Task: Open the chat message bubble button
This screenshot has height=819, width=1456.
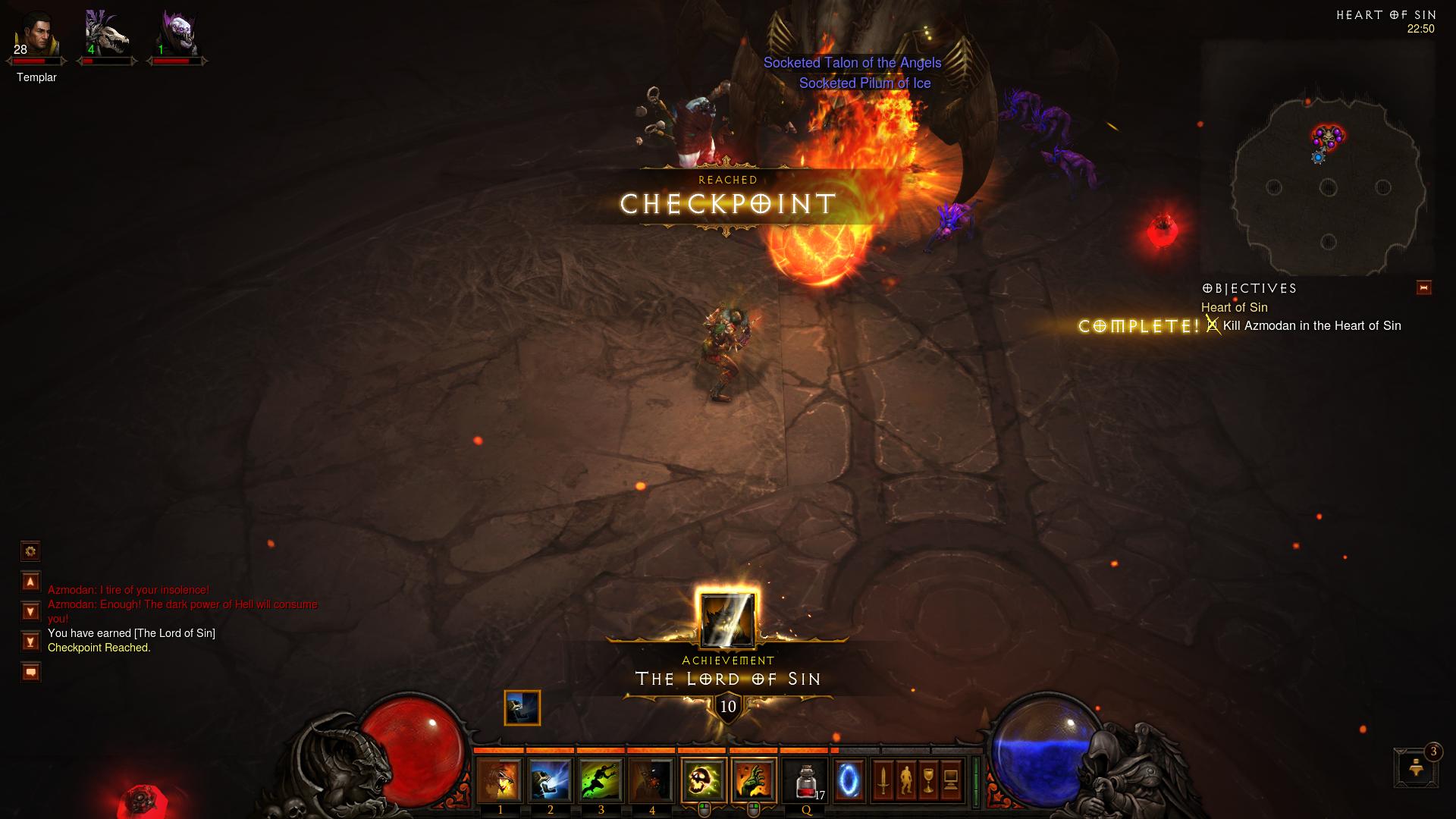Action: 30,672
